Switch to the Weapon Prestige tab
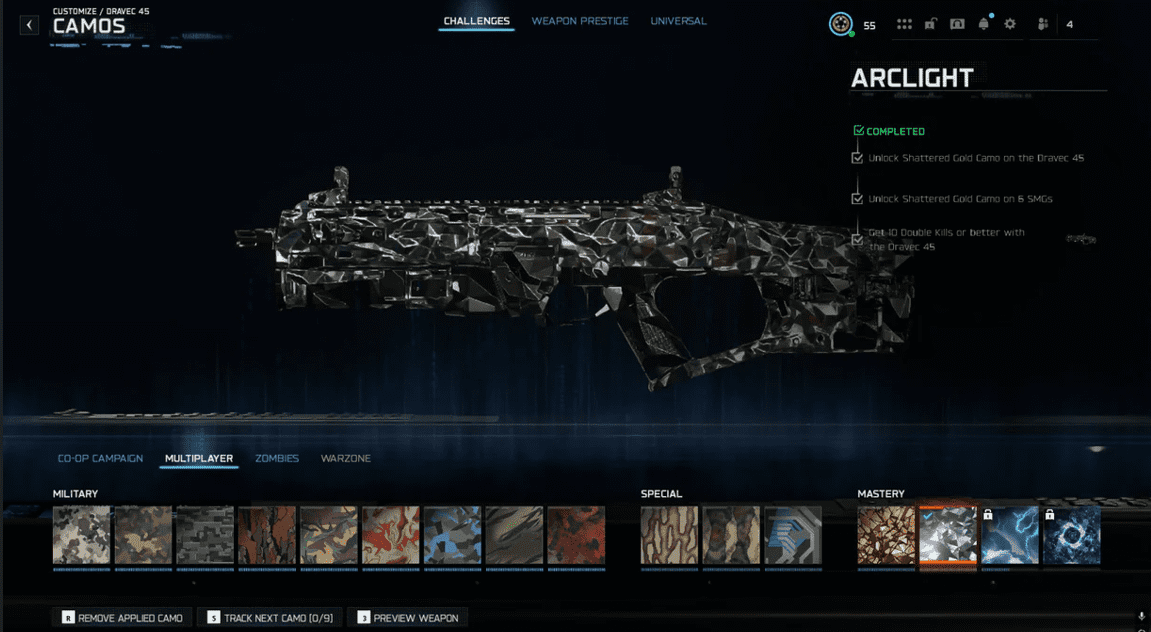 tap(580, 21)
